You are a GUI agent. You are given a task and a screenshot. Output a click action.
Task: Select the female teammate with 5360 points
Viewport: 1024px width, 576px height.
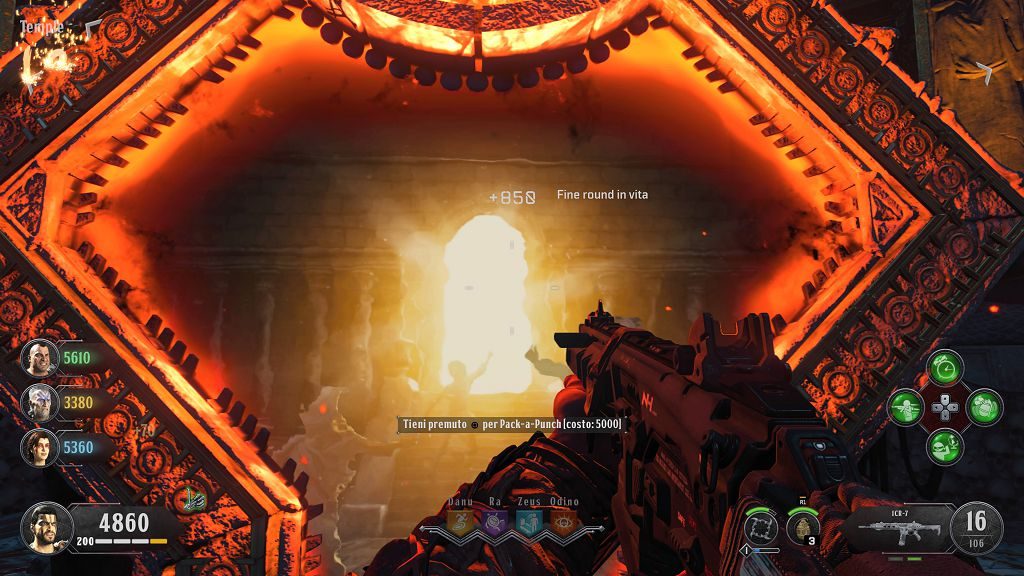click(40, 446)
